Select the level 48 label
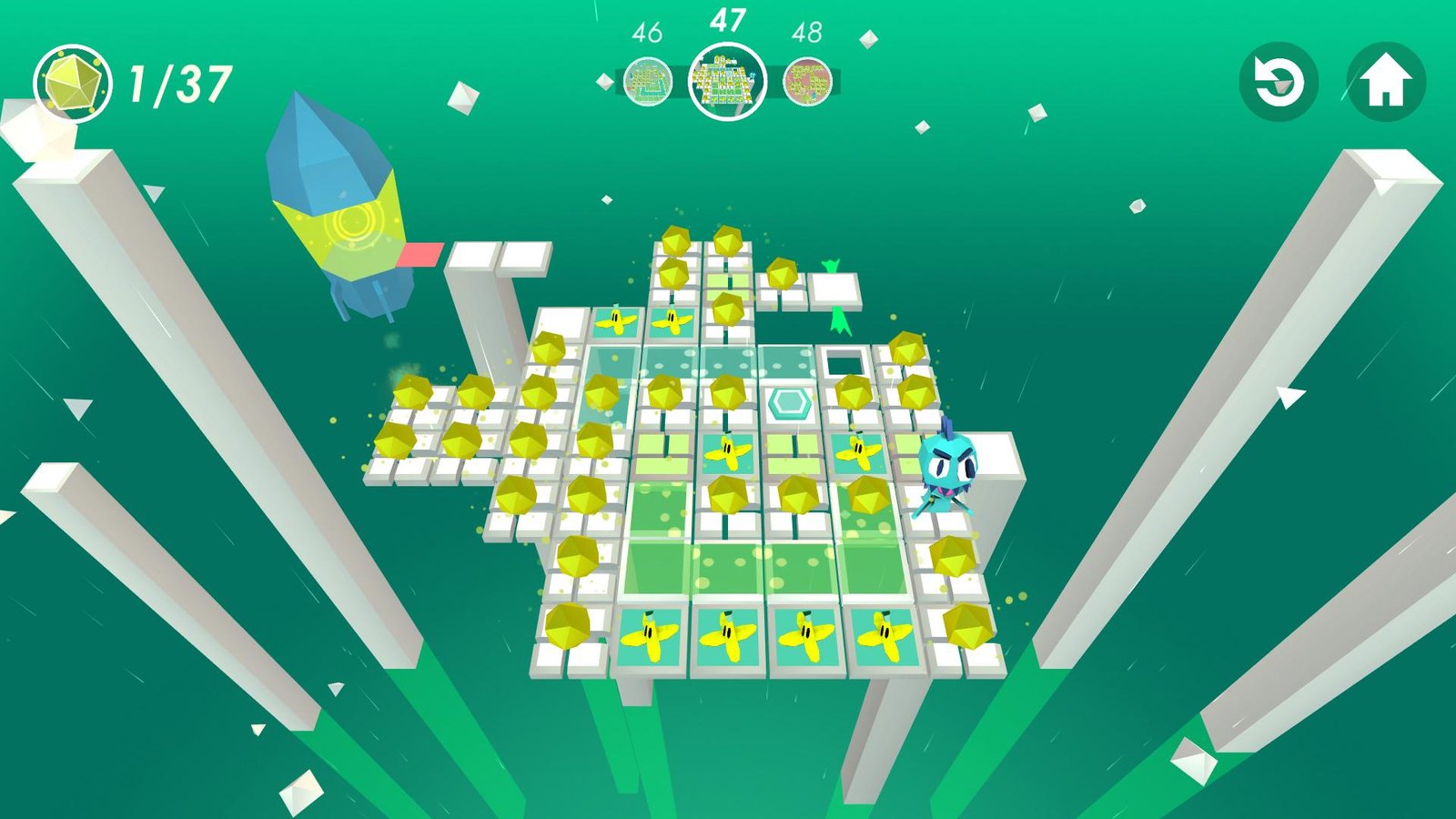Image resolution: width=1456 pixels, height=819 pixels. point(807,30)
